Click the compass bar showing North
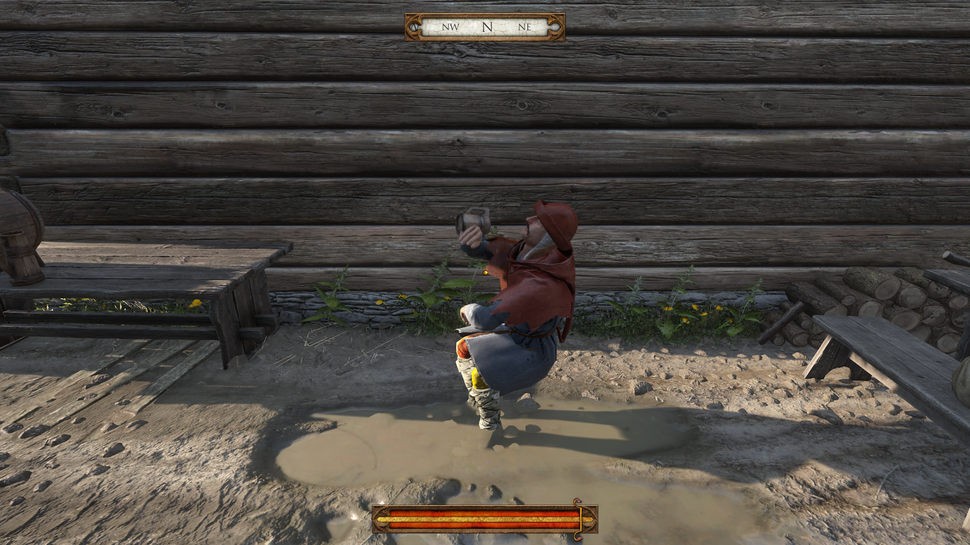970x545 pixels. tap(485, 27)
